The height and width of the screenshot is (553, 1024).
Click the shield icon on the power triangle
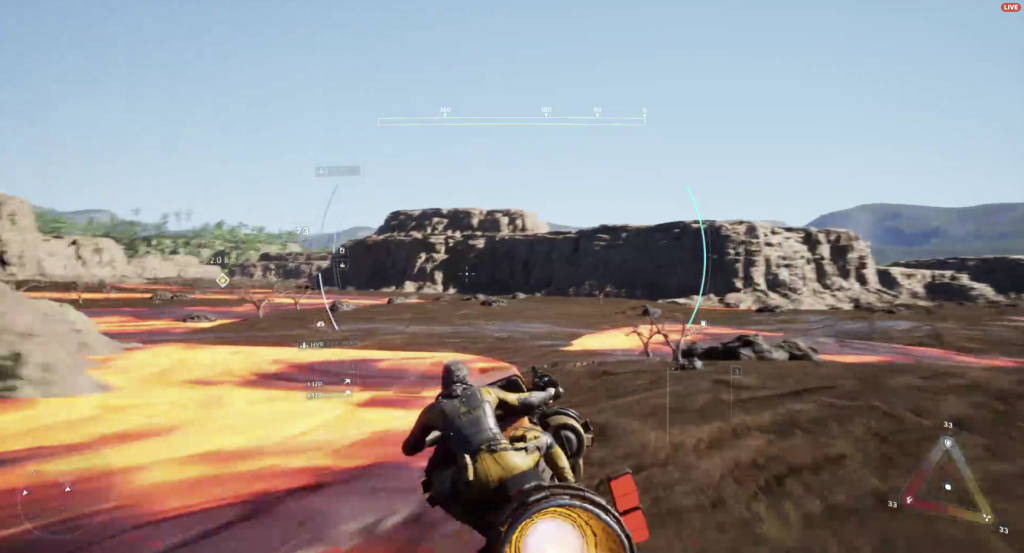pyautogui.click(x=948, y=440)
